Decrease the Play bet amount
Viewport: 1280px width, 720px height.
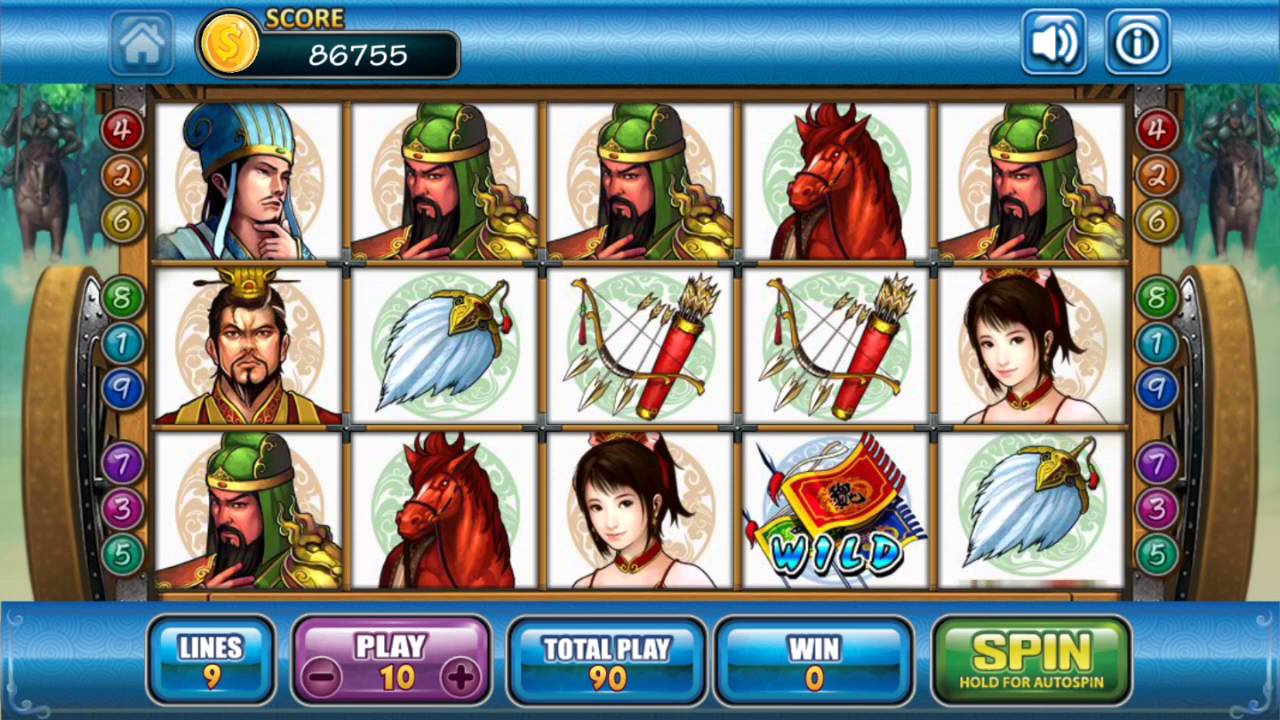click(322, 678)
